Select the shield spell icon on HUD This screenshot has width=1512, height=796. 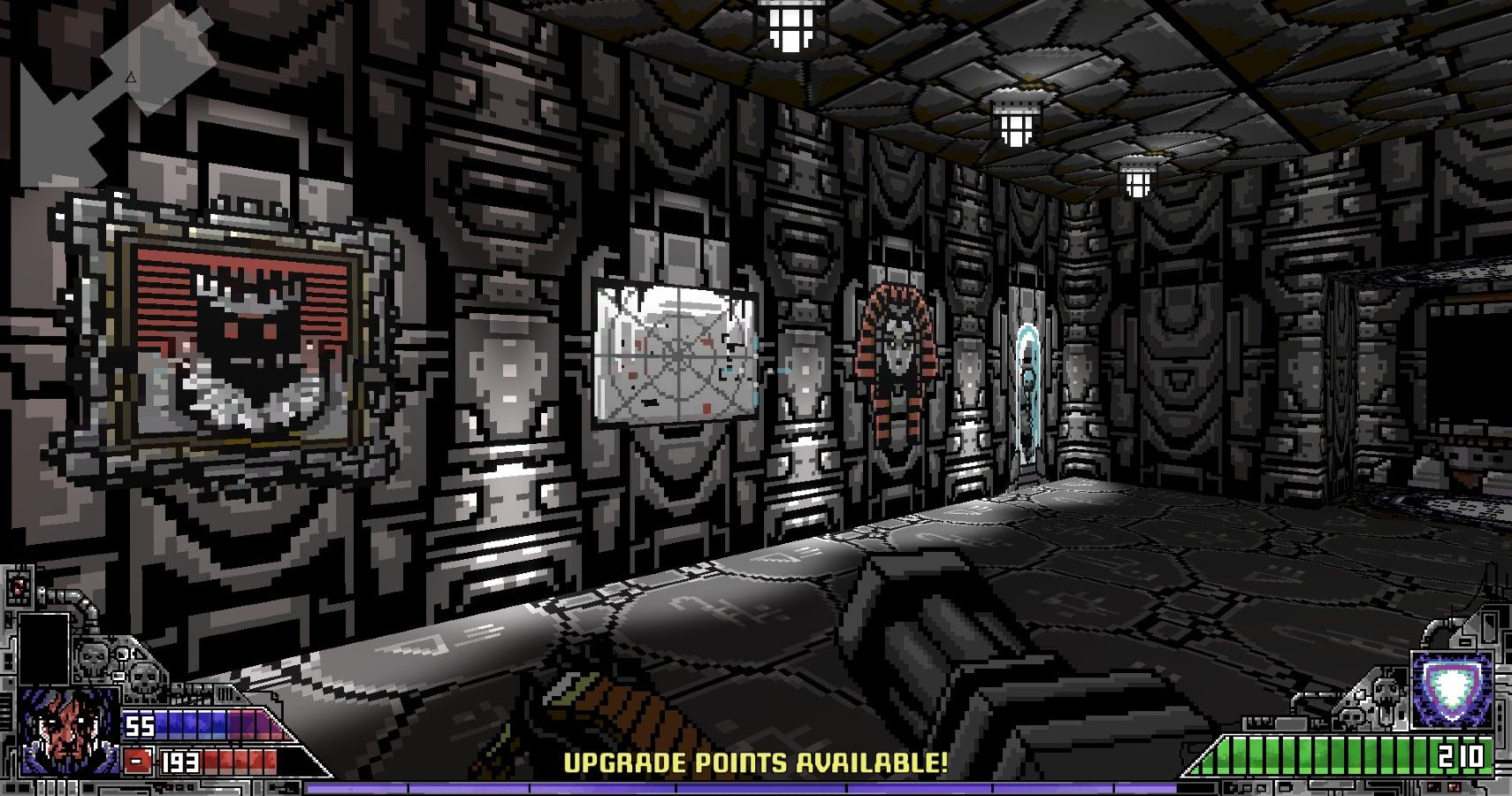[x=1450, y=689]
